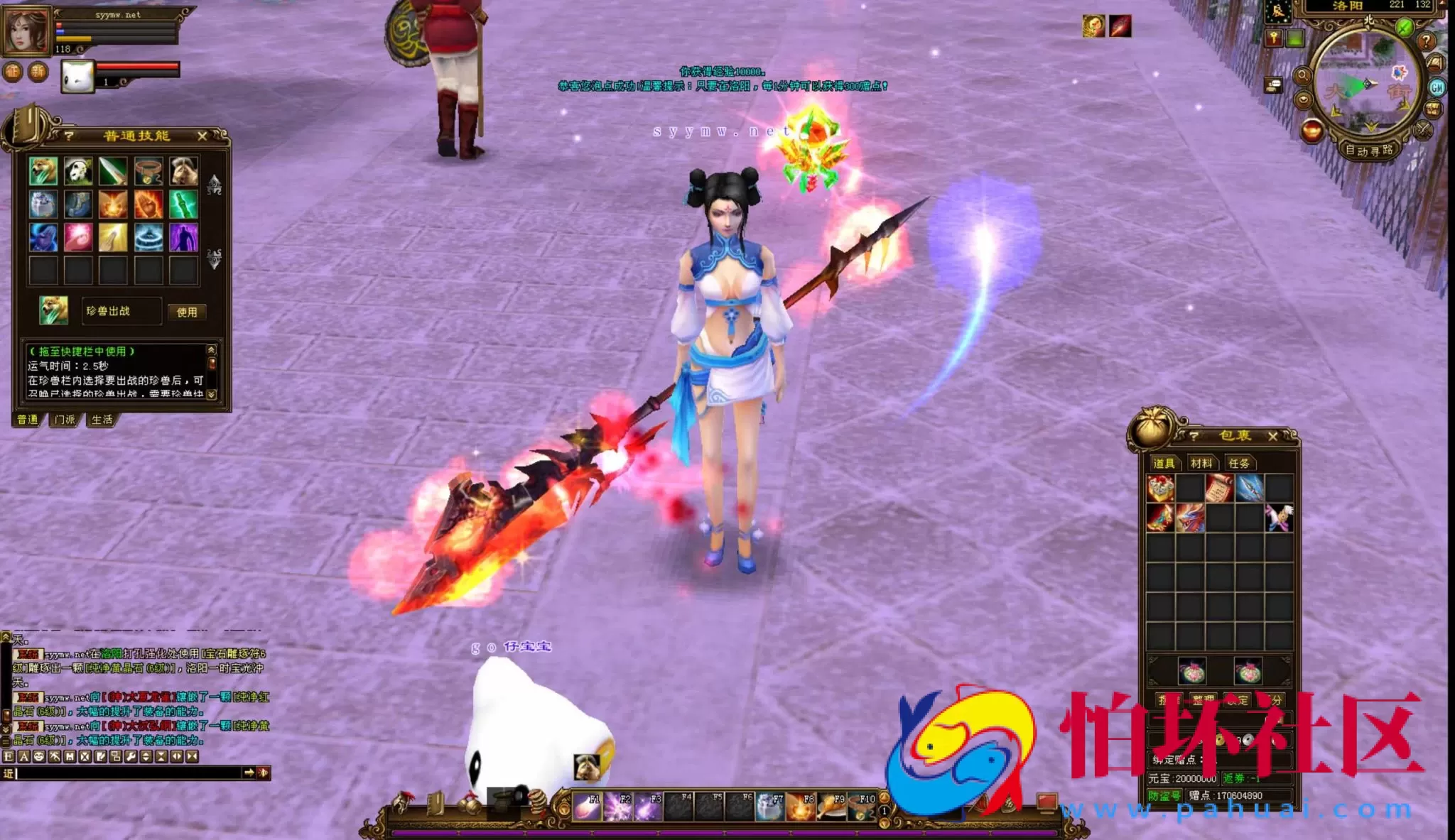Open the minimap help question-mark icon
This screenshot has height=840, width=1455.
click(1427, 42)
